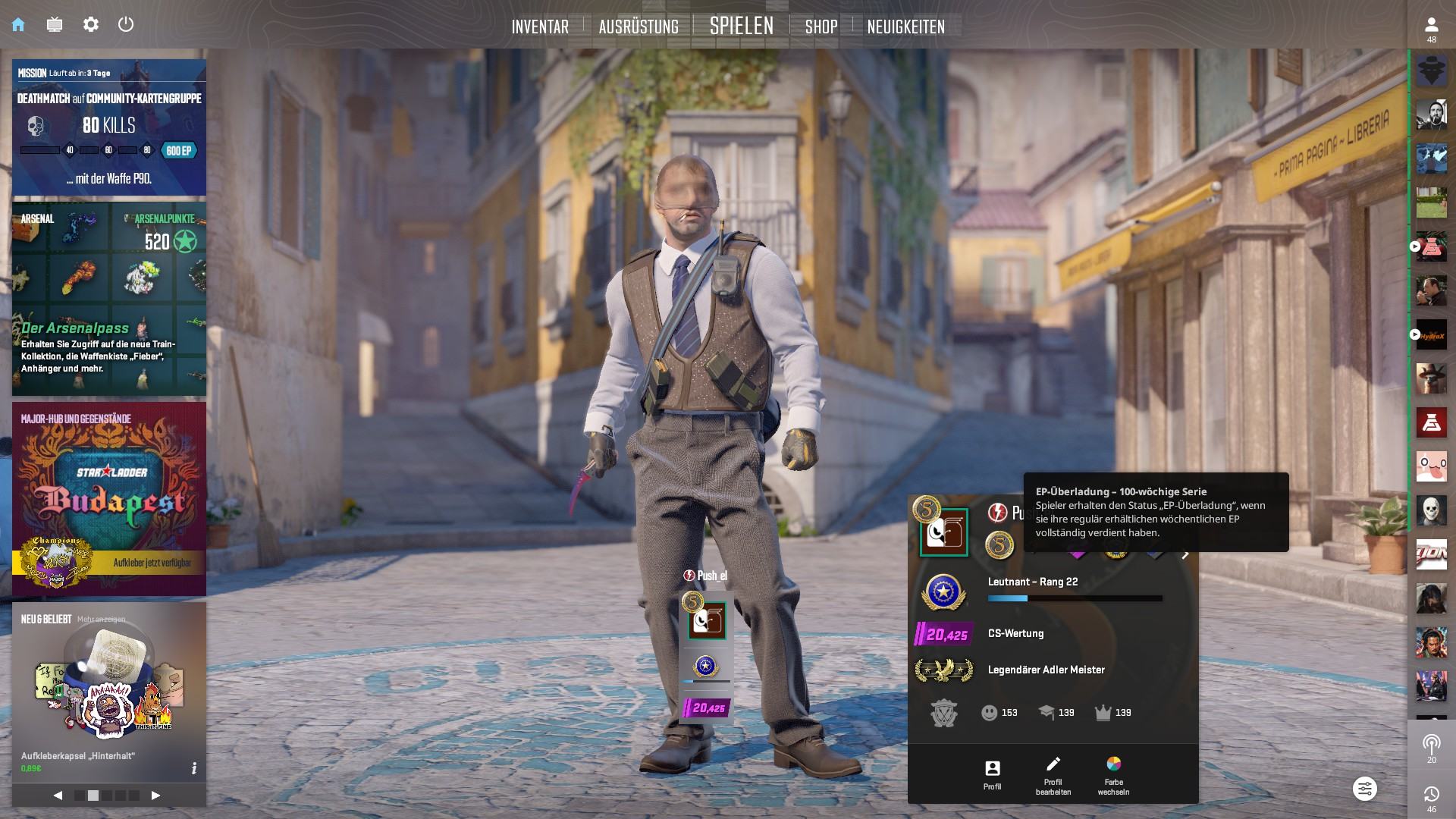Image resolution: width=1456 pixels, height=819 pixels.
Task: Go to previous Neu & Beliebt item
Action: [58, 795]
